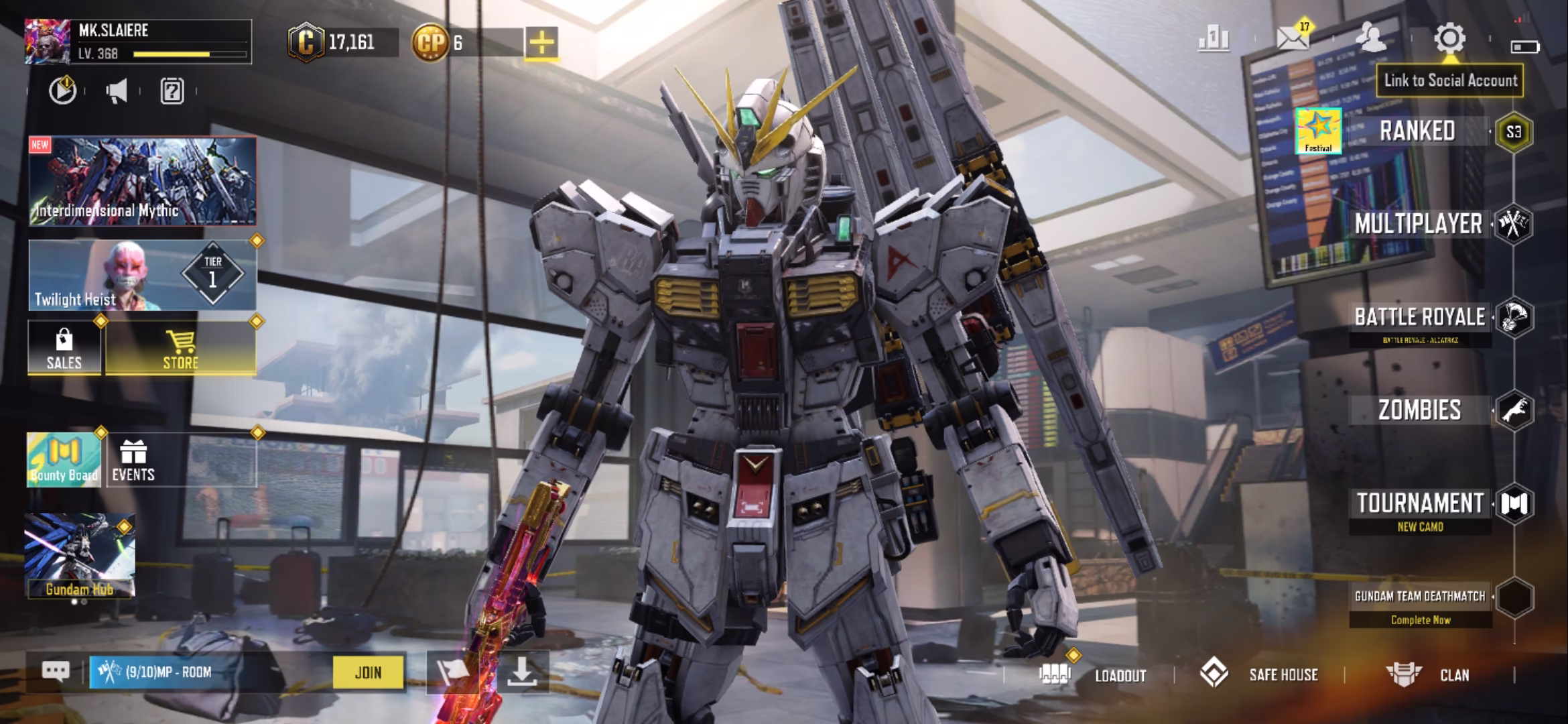Select Battle Royale mode

click(x=1419, y=317)
